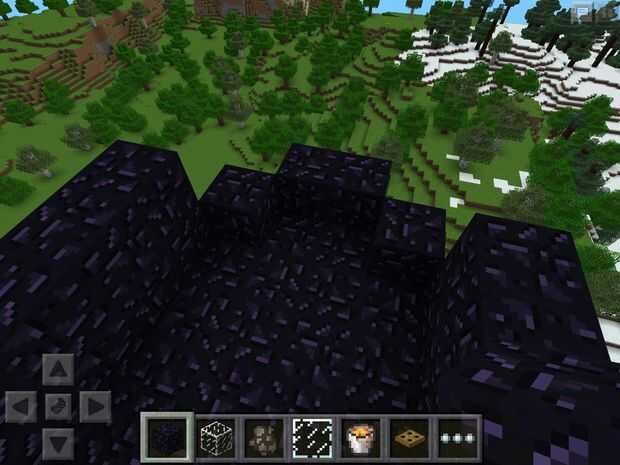Image resolution: width=620 pixels, height=465 pixels.
Task: Tap the center button of the D-pad
Action: point(58,407)
